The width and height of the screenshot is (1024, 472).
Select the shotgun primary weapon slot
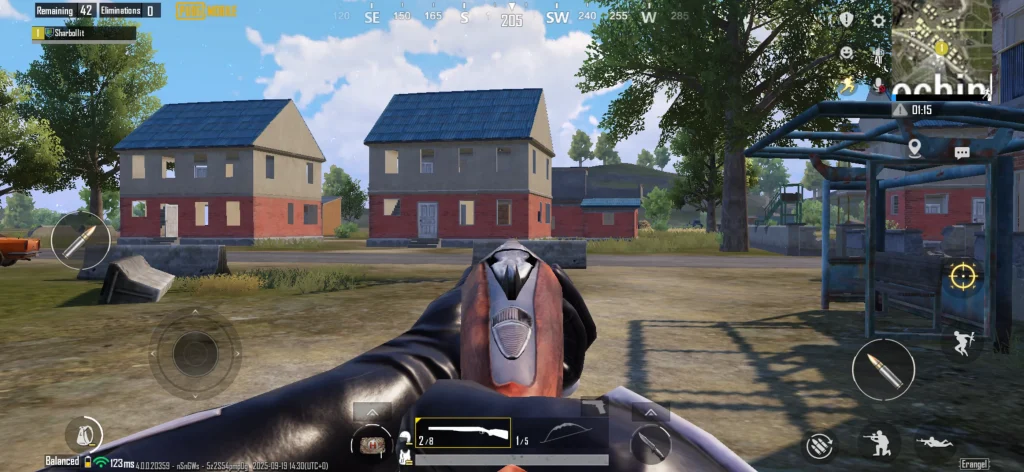pyautogui.click(x=462, y=434)
